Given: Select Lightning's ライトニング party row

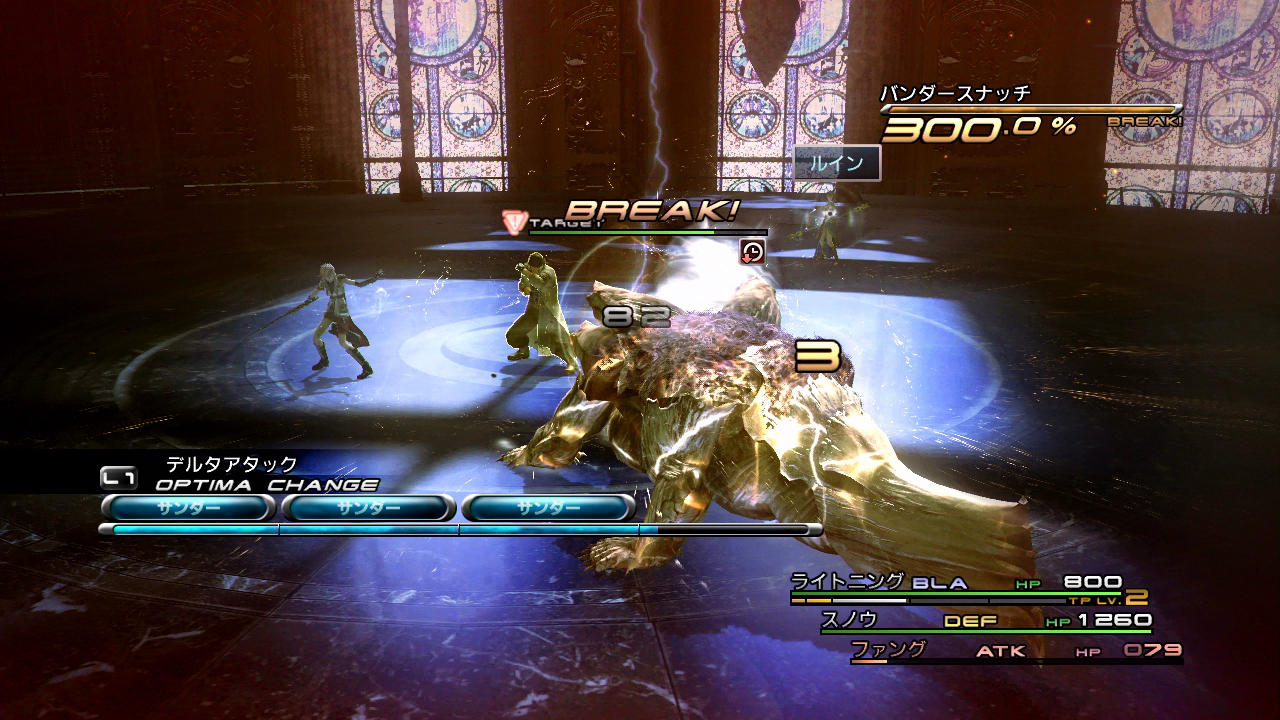Looking at the screenshot, I should [x=955, y=583].
